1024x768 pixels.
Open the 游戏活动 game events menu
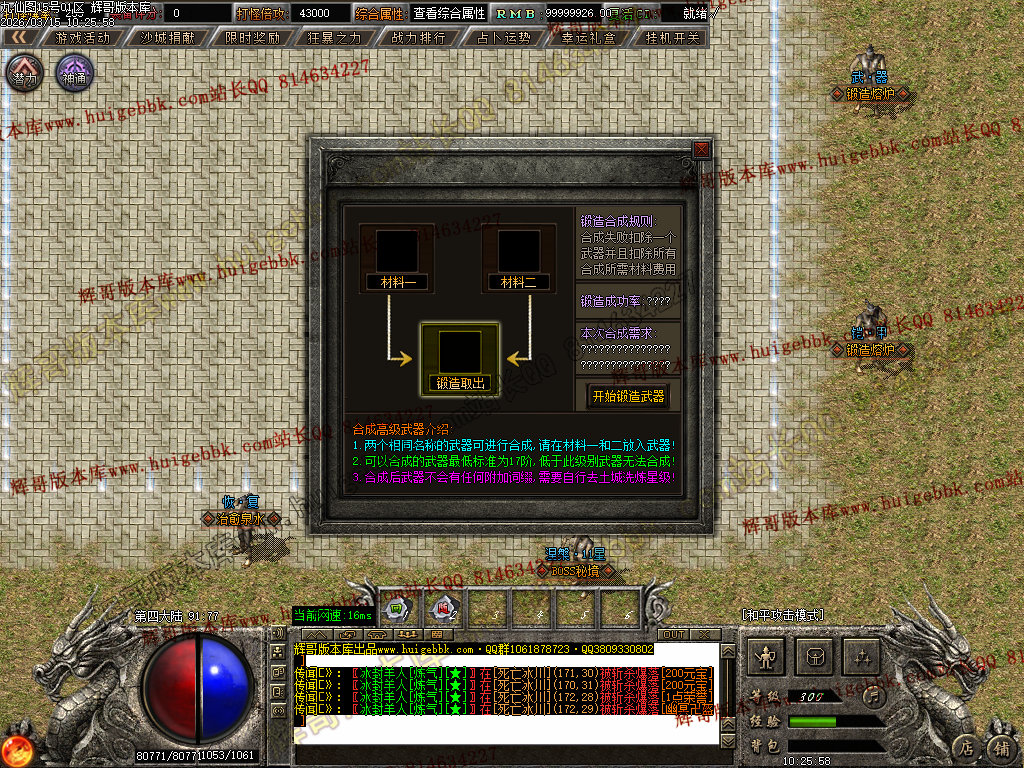[x=84, y=37]
